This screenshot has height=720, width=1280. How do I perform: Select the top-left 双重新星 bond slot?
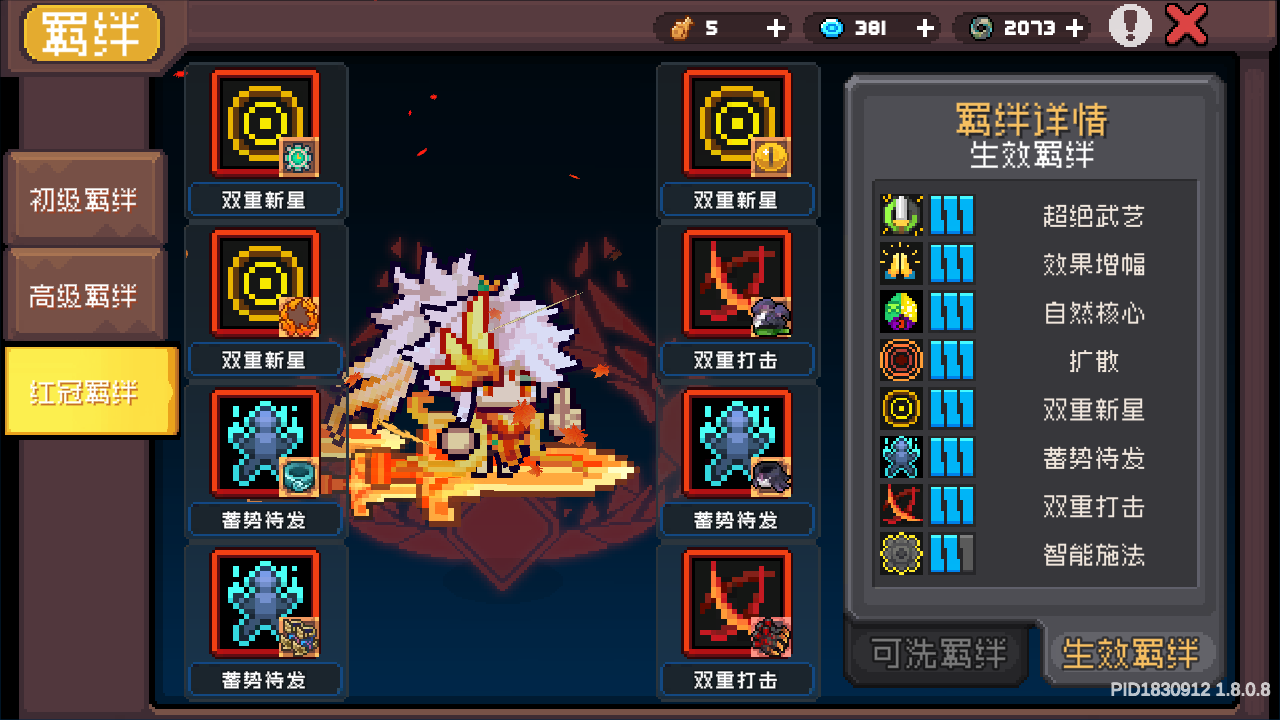264,123
